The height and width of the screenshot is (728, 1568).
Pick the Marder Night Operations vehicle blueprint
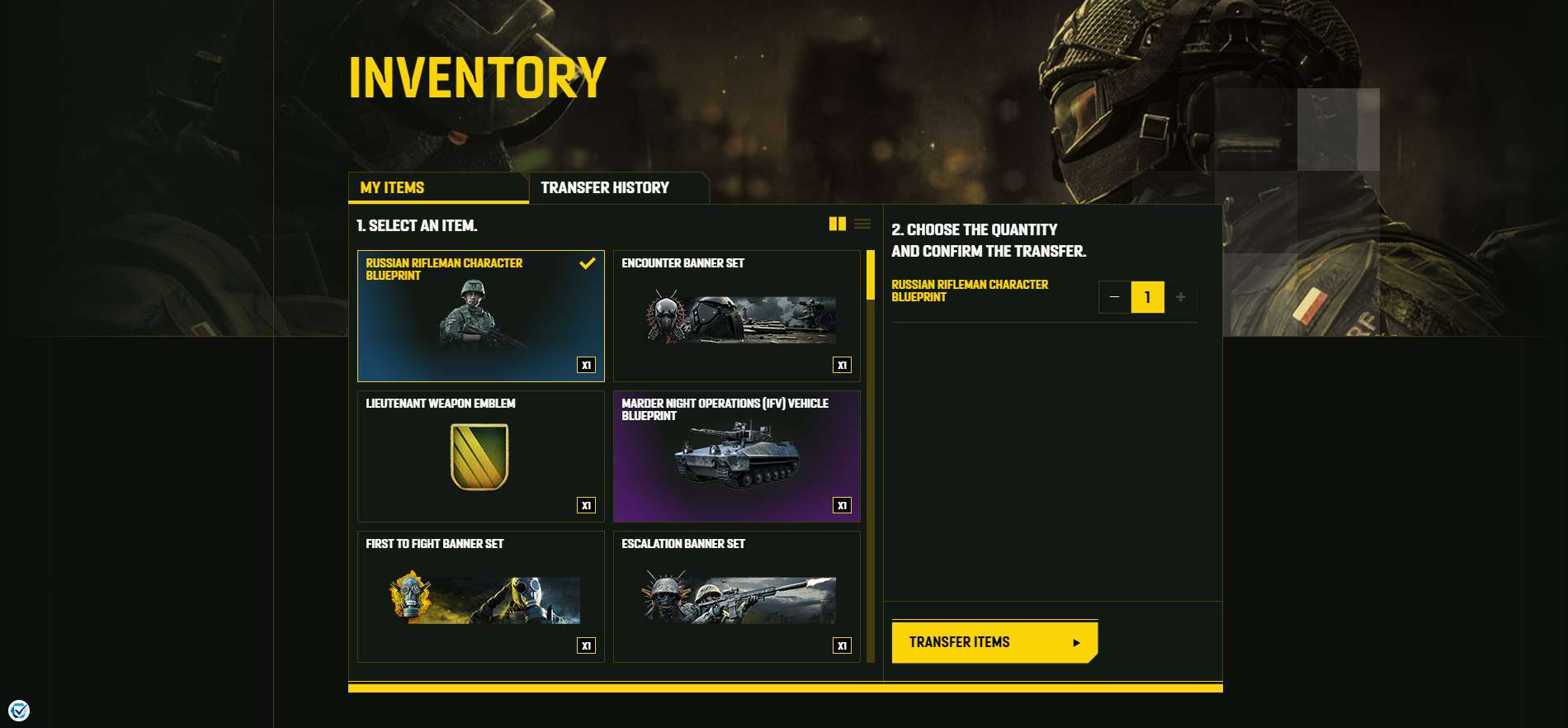tap(736, 456)
